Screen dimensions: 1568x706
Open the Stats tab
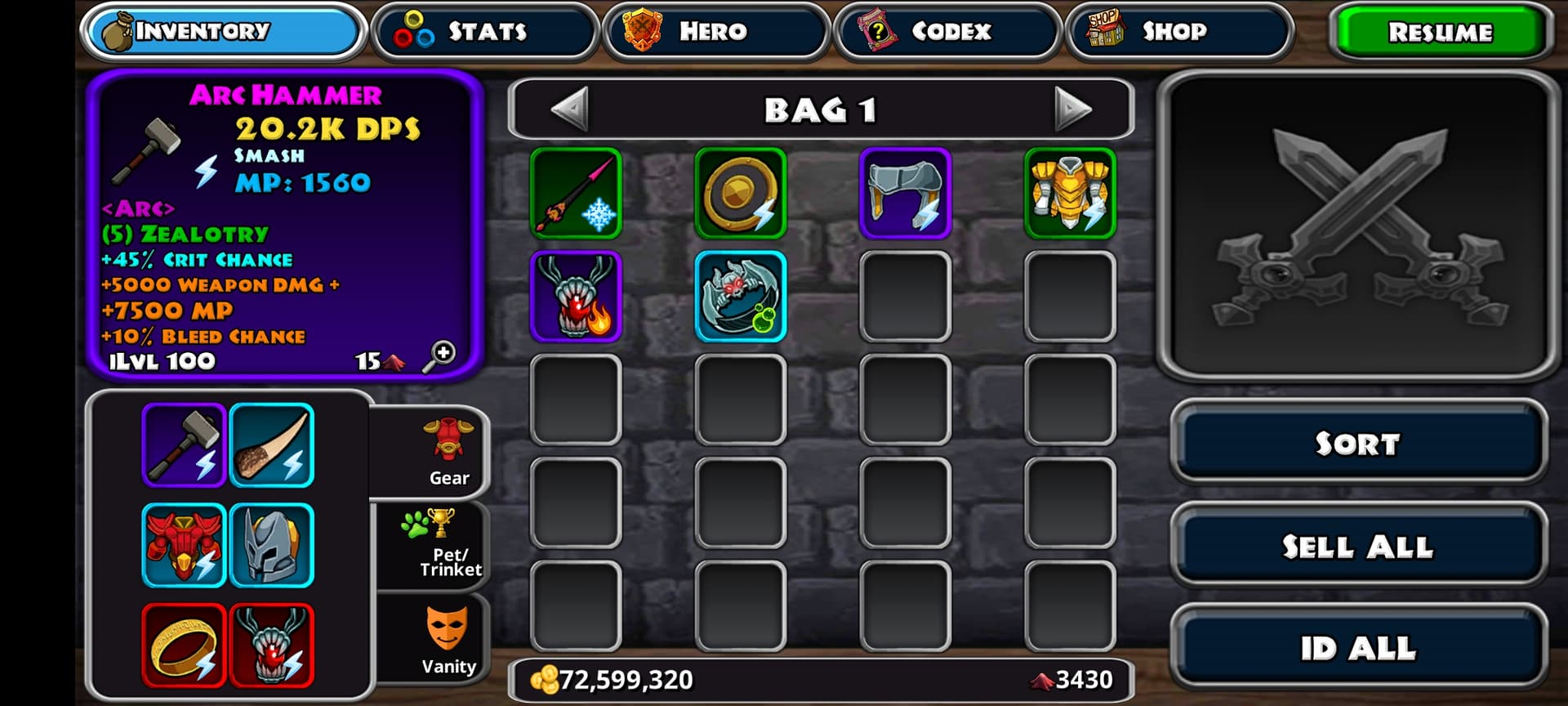tap(485, 32)
